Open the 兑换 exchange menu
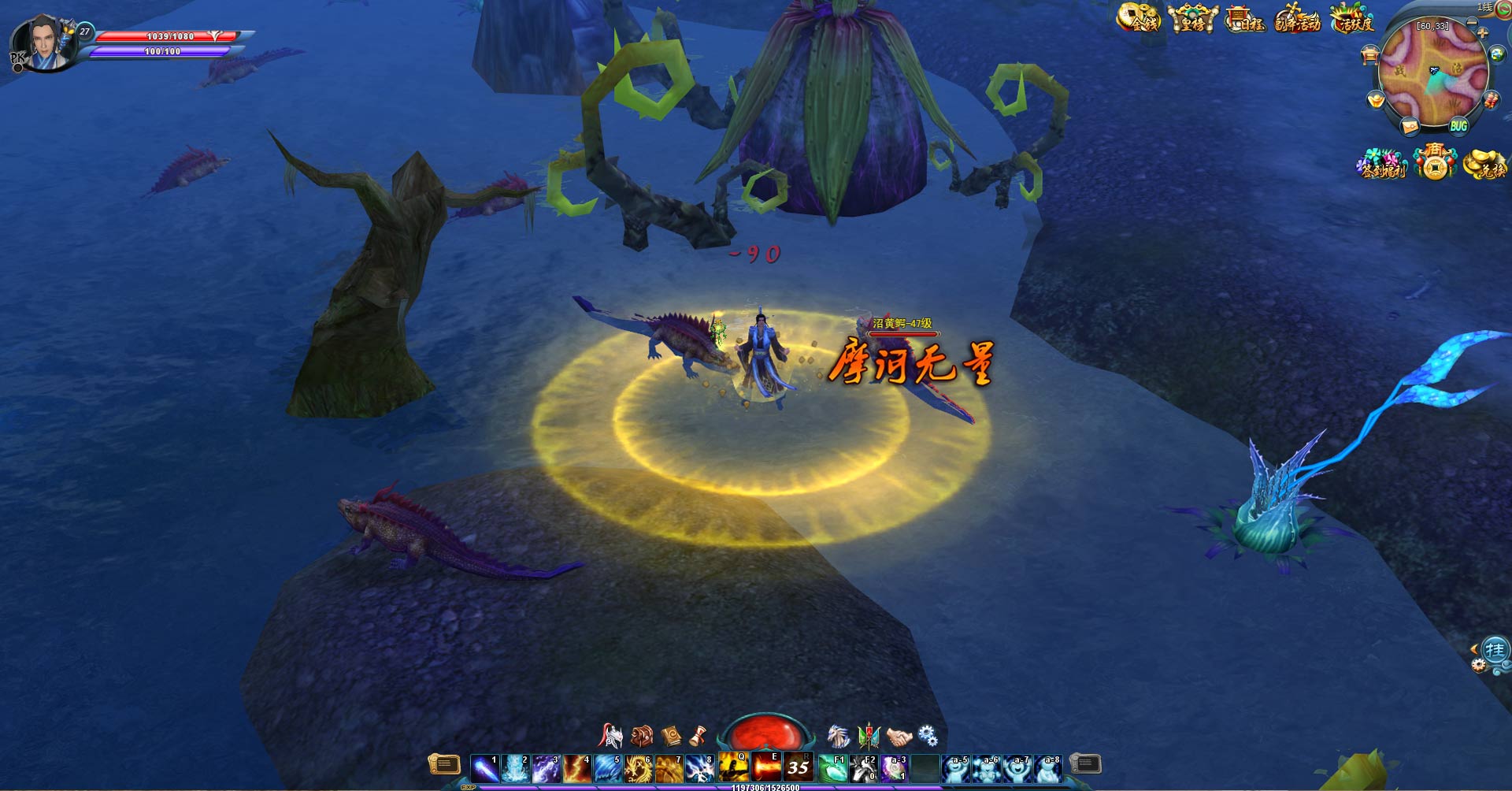Image resolution: width=1512 pixels, height=791 pixels. [x=1484, y=164]
